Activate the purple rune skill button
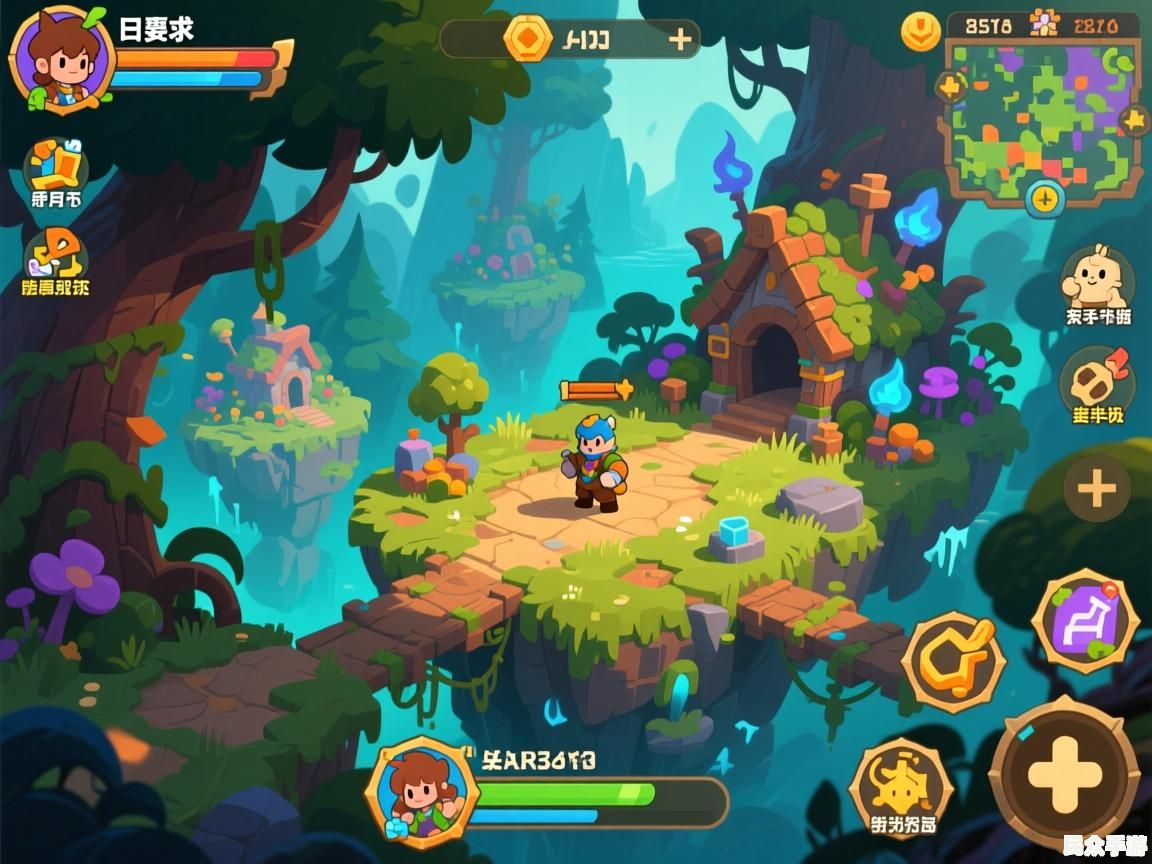The height and width of the screenshot is (864, 1152). [1084, 622]
